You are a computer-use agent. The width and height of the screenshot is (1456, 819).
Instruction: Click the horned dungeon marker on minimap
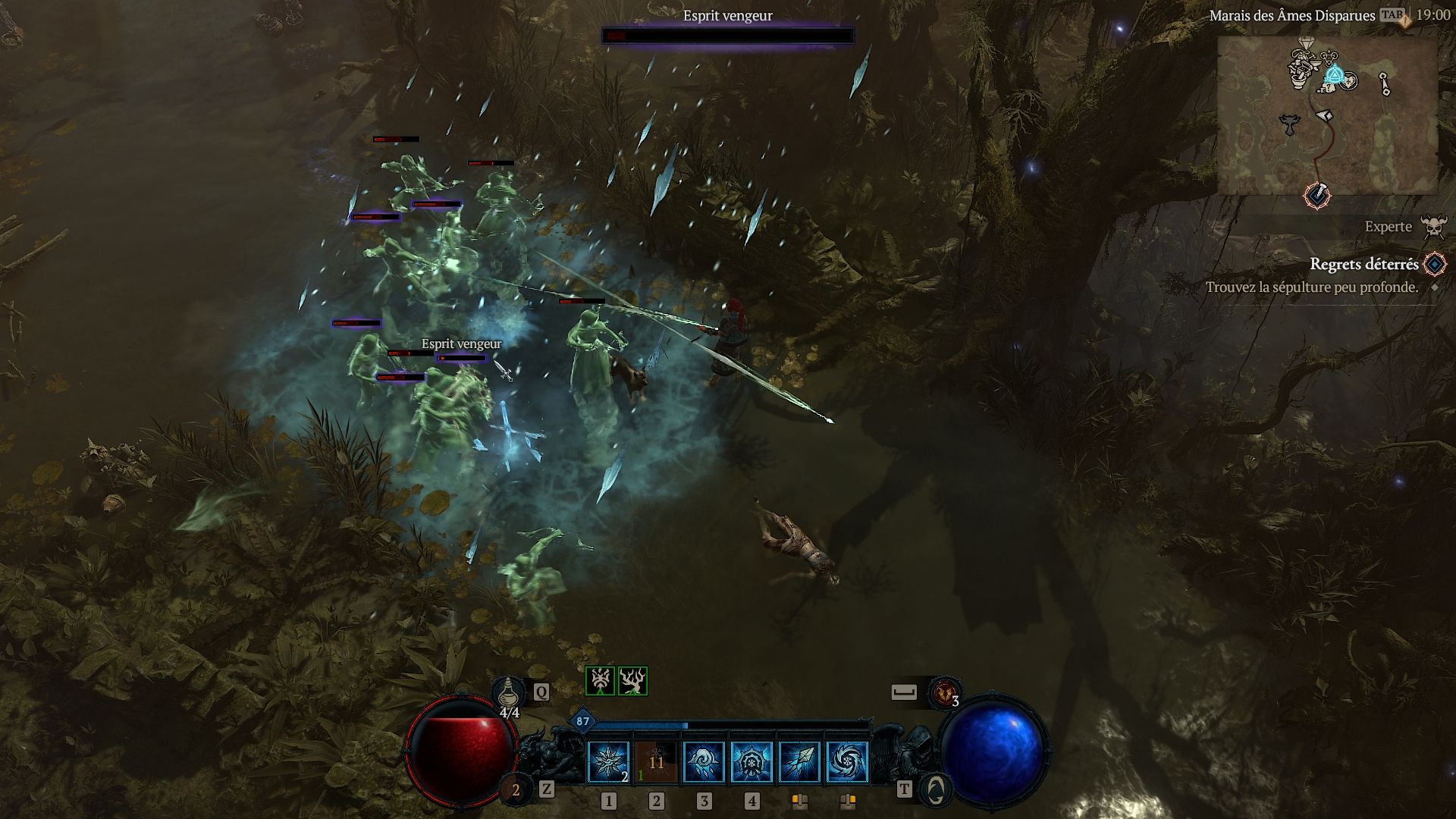[x=1290, y=123]
